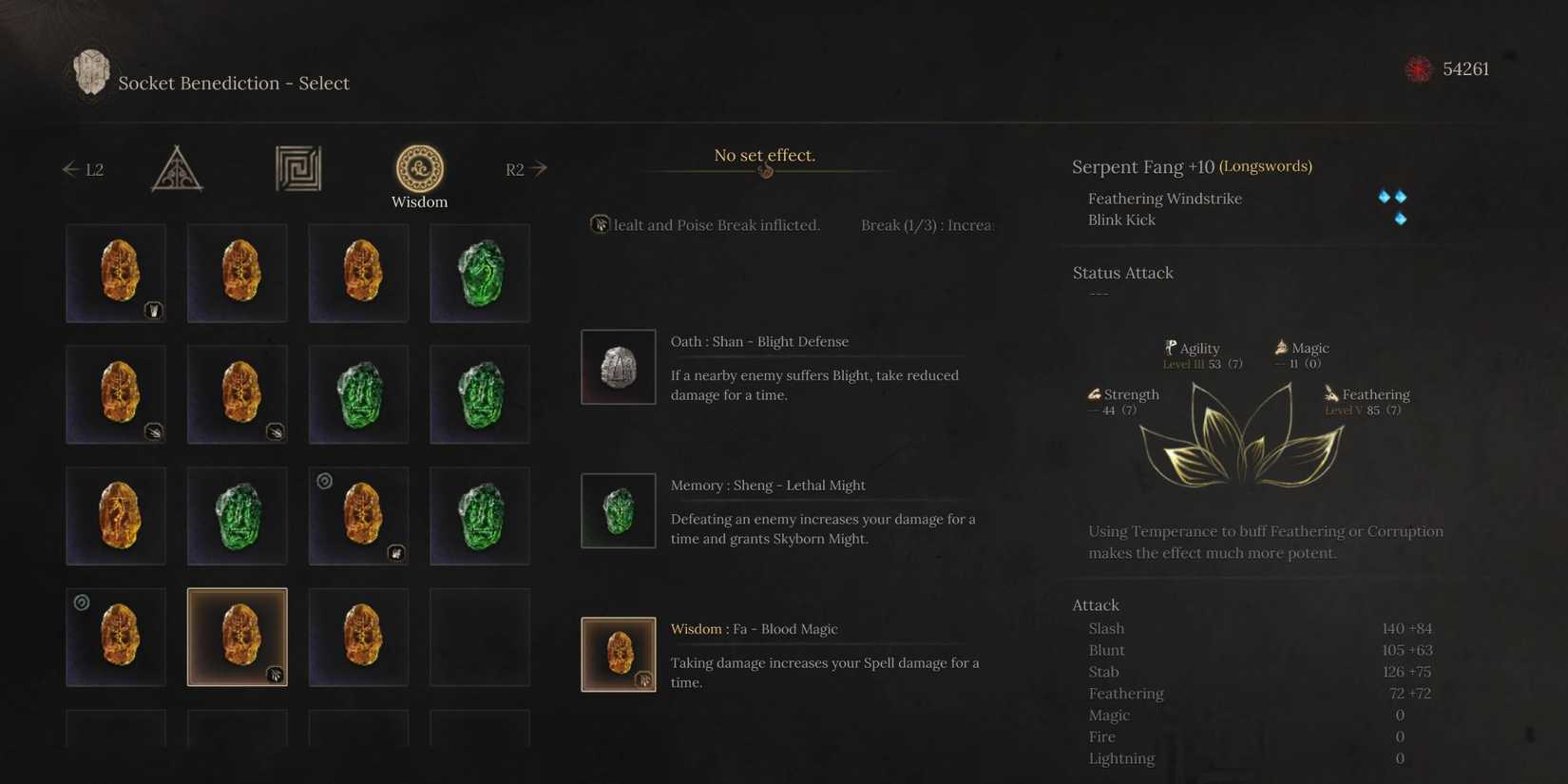Expand the Break (1/3) effect description
The width and height of the screenshot is (1568, 784).
(x=927, y=225)
